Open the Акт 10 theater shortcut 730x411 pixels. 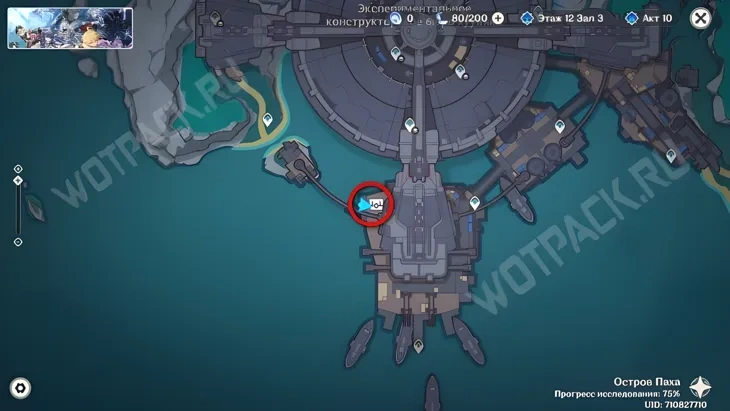click(x=651, y=18)
